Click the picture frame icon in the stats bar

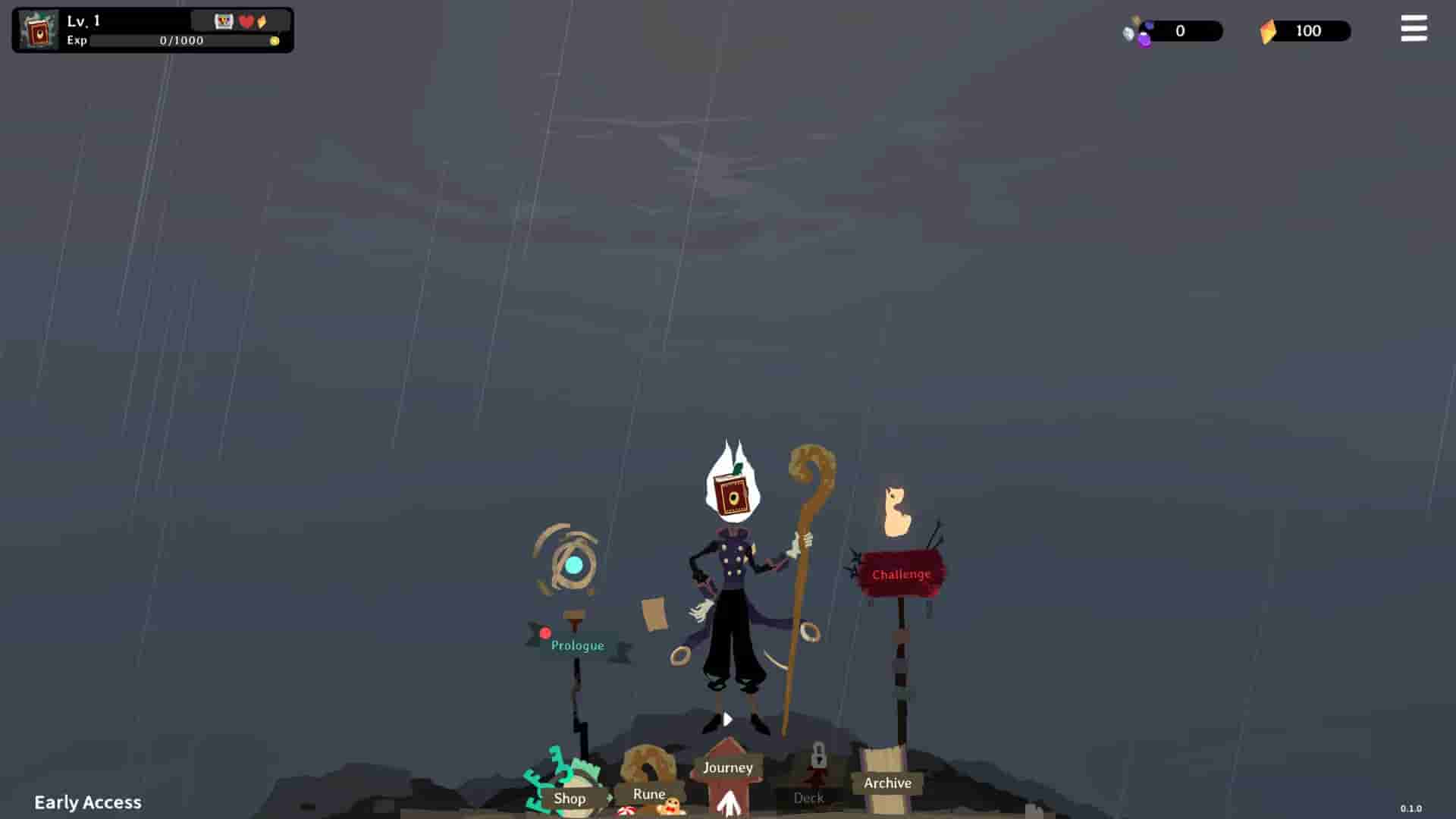[x=224, y=22]
